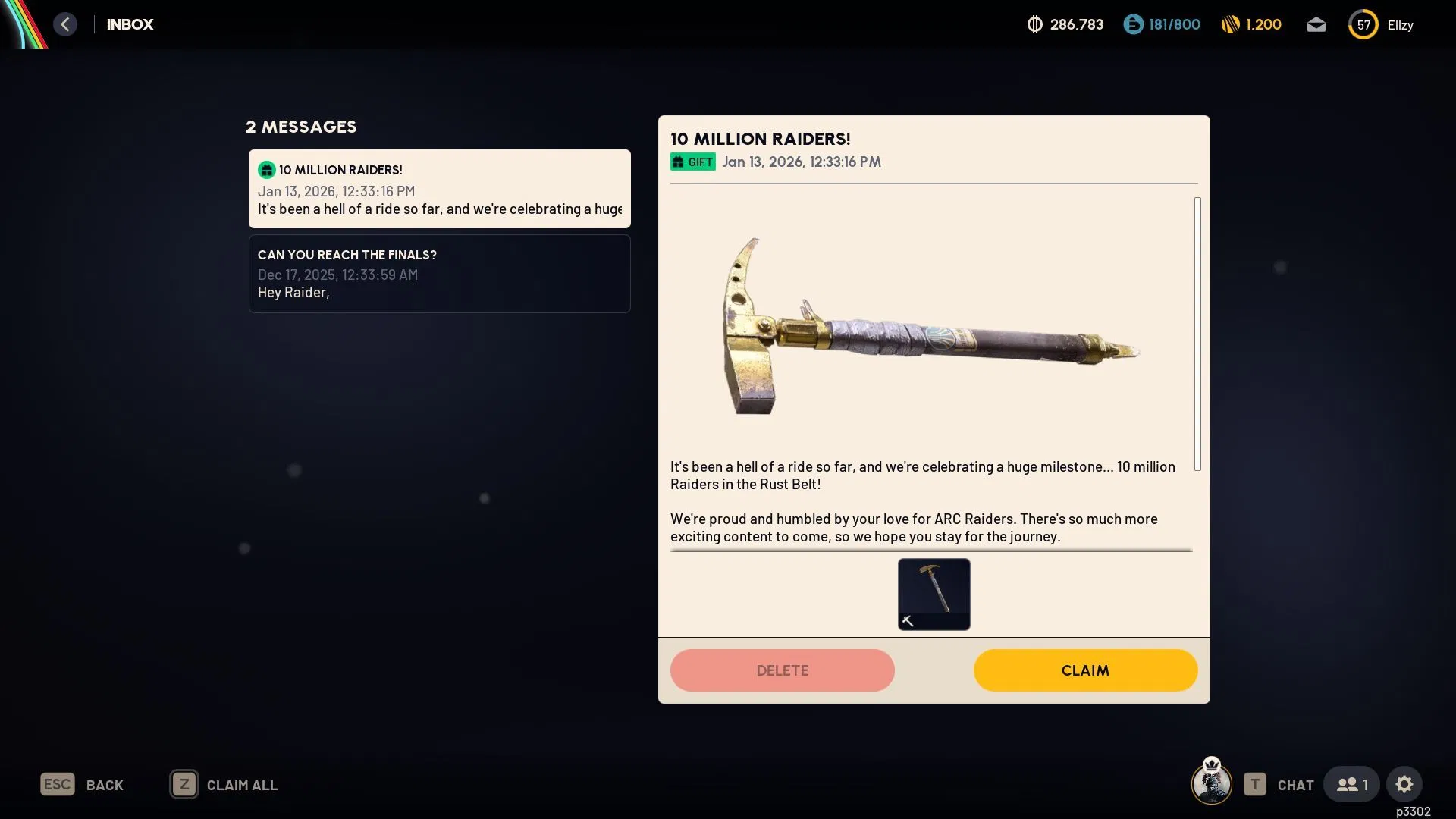Open the inbox envelope icon

(1316, 25)
